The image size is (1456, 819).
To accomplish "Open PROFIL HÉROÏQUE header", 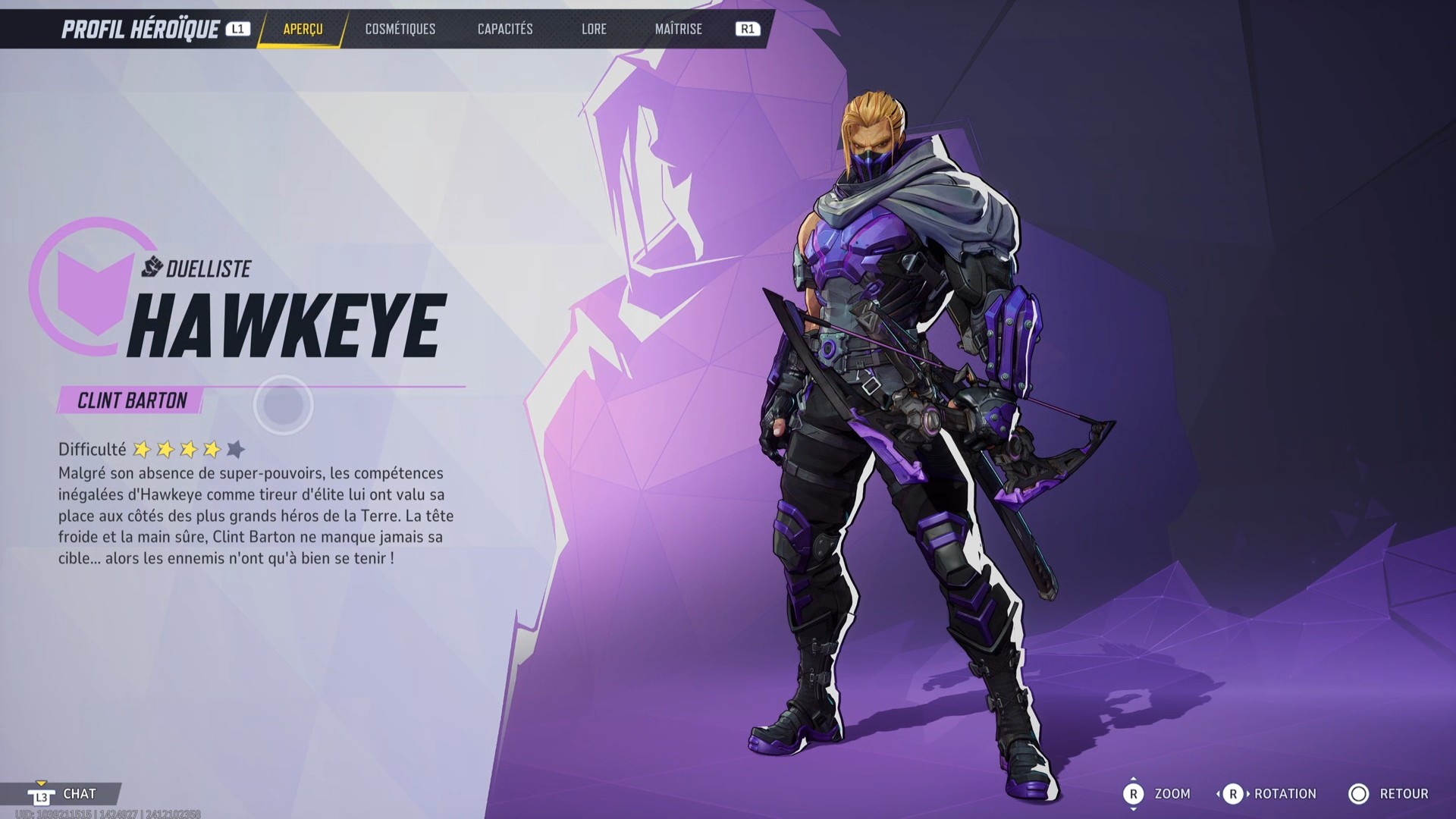I will pyautogui.click(x=141, y=30).
